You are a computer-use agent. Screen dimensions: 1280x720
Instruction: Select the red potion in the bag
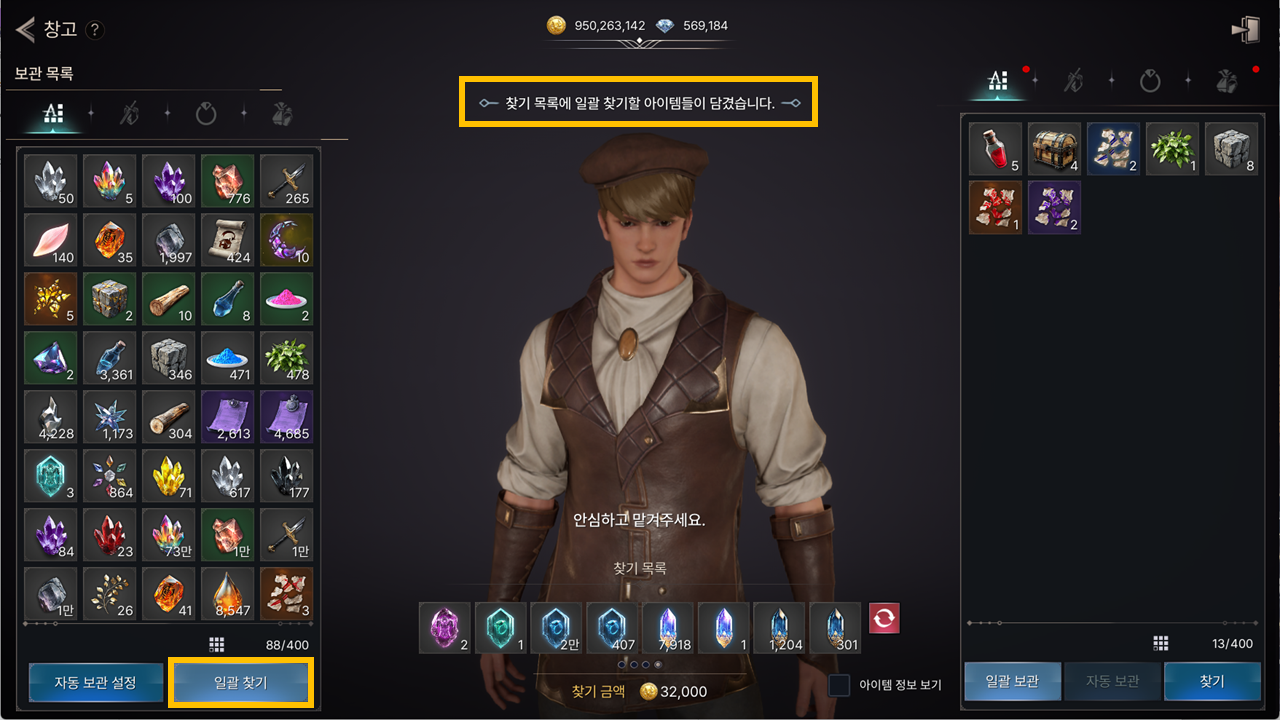pos(995,149)
